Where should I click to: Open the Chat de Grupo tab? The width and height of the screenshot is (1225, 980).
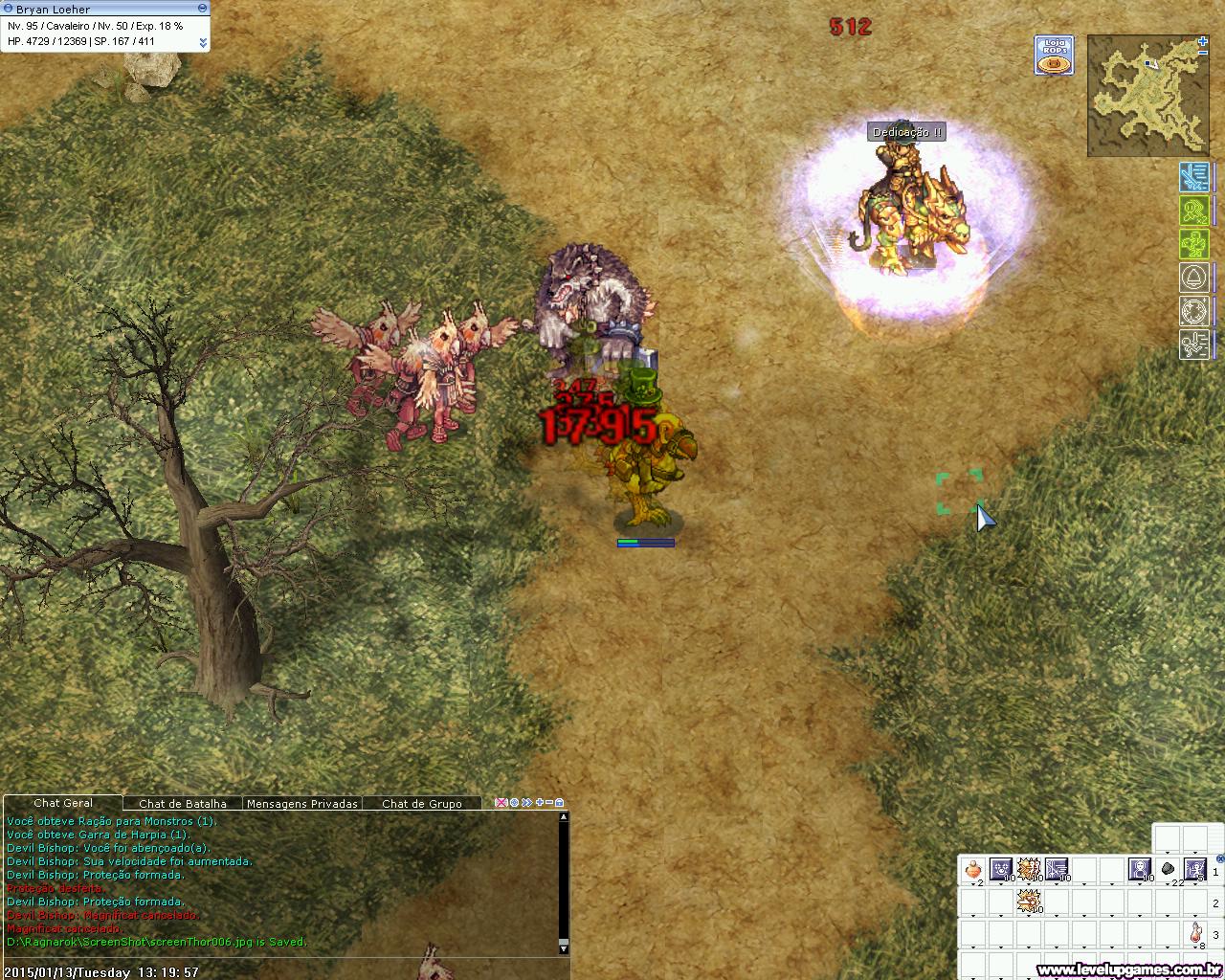(422, 804)
